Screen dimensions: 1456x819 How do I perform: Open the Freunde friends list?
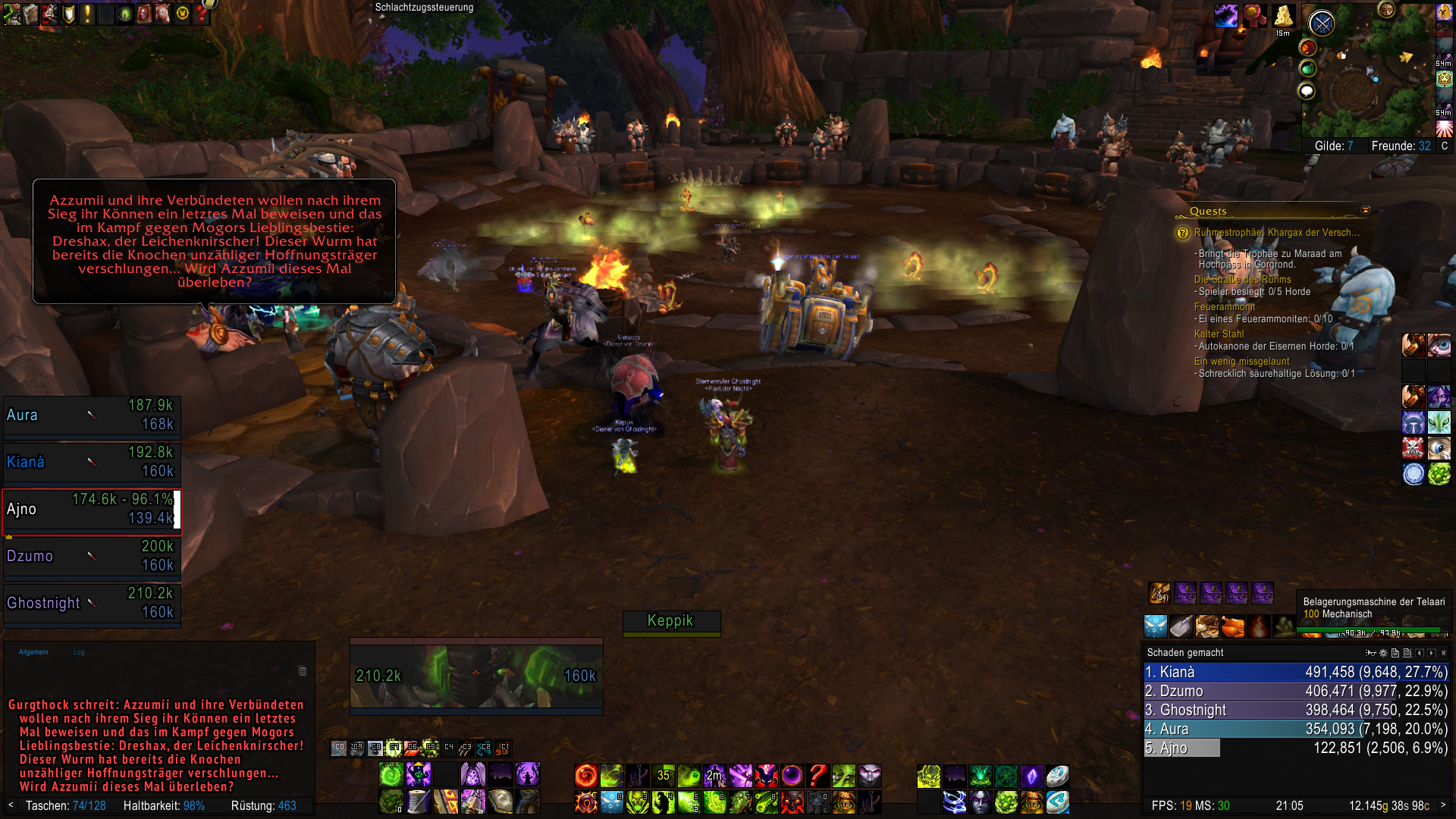pyautogui.click(x=1401, y=146)
